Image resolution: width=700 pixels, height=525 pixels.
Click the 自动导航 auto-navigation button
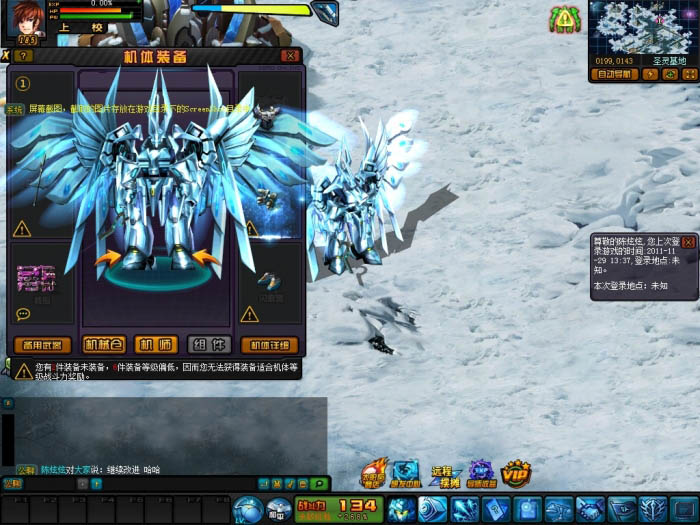click(x=612, y=74)
